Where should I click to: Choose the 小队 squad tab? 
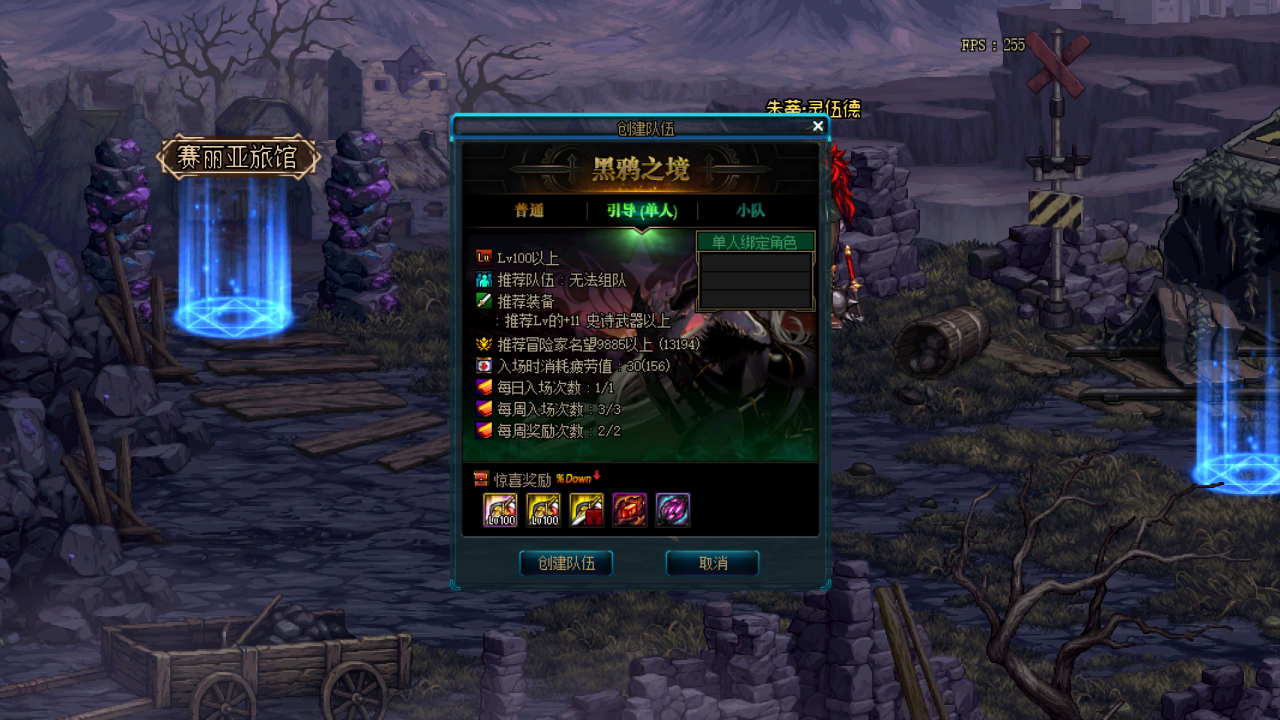click(x=751, y=211)
